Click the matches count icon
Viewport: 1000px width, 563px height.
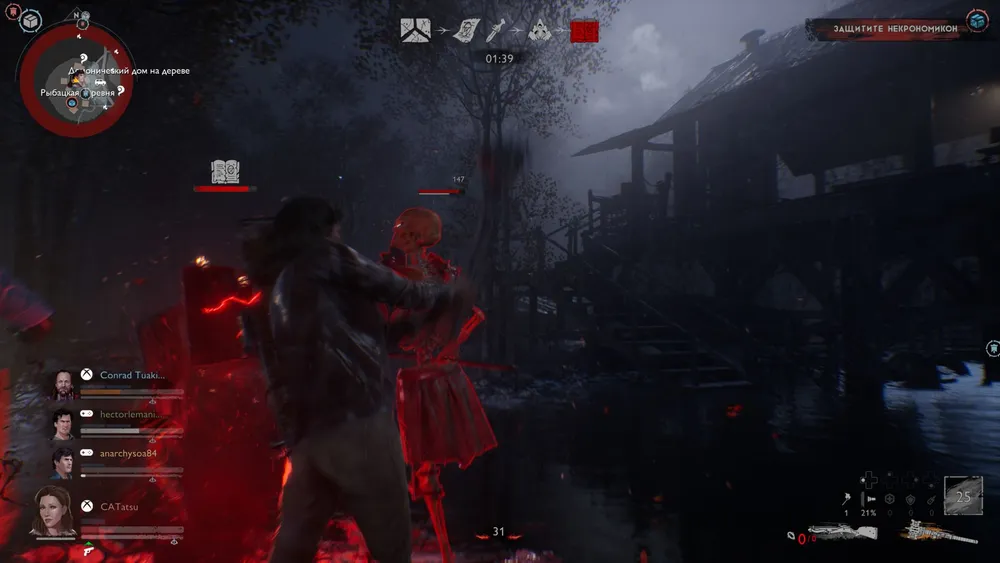click(846, 498)
